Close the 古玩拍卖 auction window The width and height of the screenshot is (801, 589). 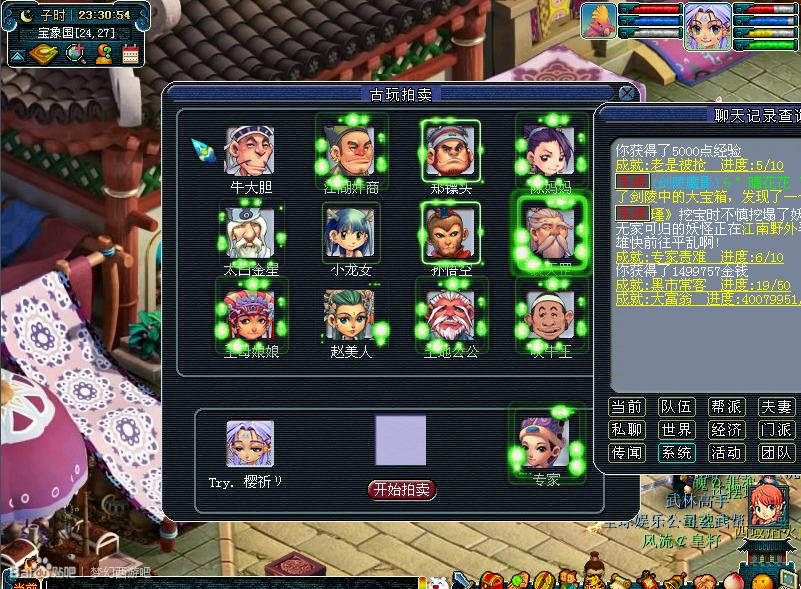tap(626, 93)
